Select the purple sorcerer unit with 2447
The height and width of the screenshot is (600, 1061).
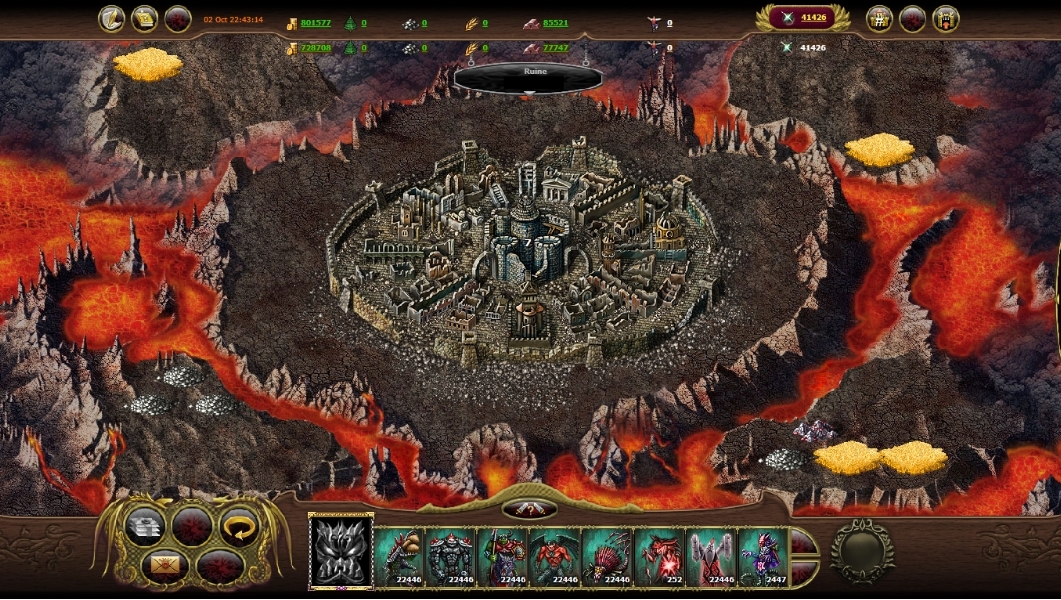764,556
